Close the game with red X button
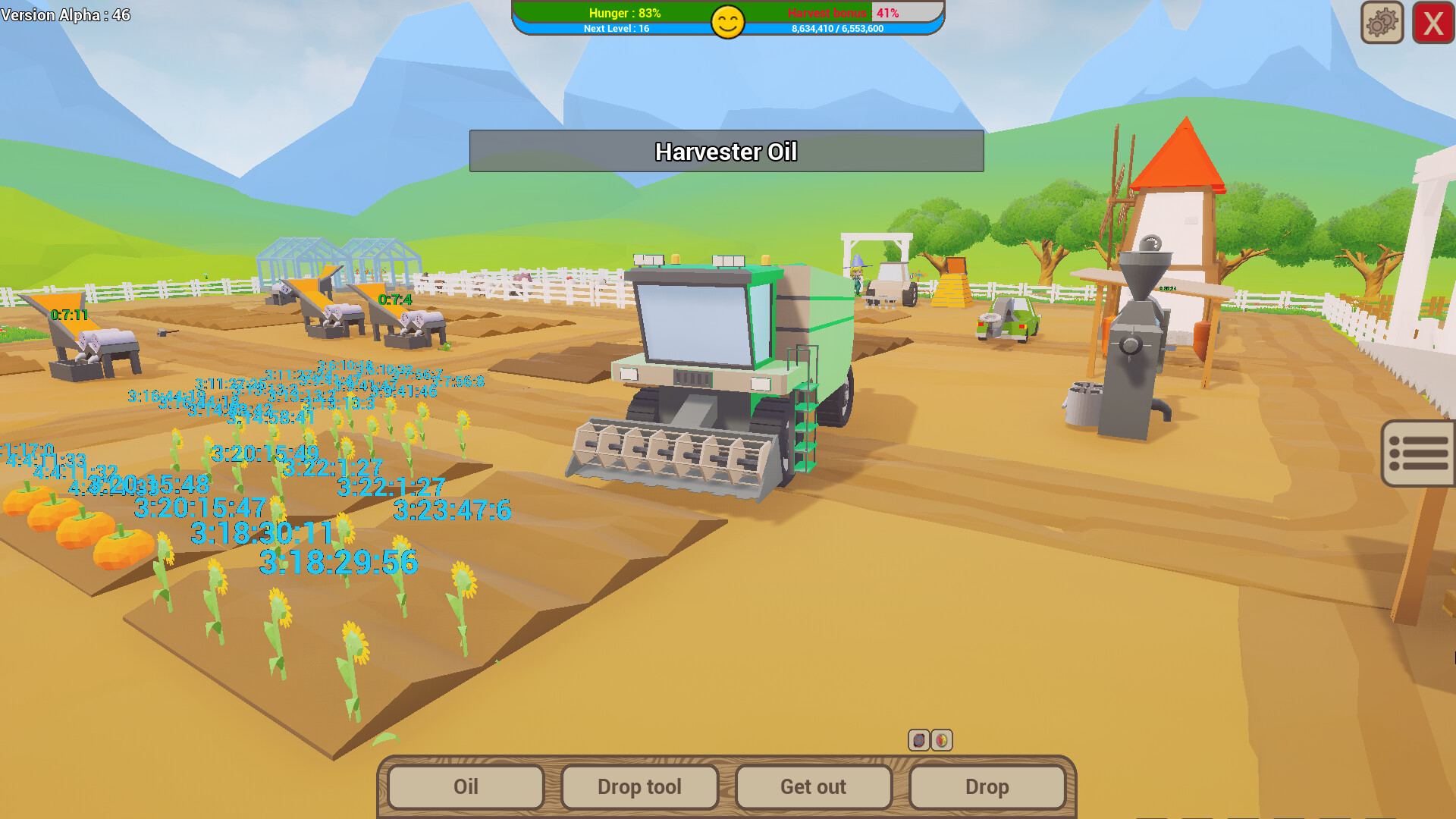This screenshot has width=1456, height=819. (x=1432, y=24)
